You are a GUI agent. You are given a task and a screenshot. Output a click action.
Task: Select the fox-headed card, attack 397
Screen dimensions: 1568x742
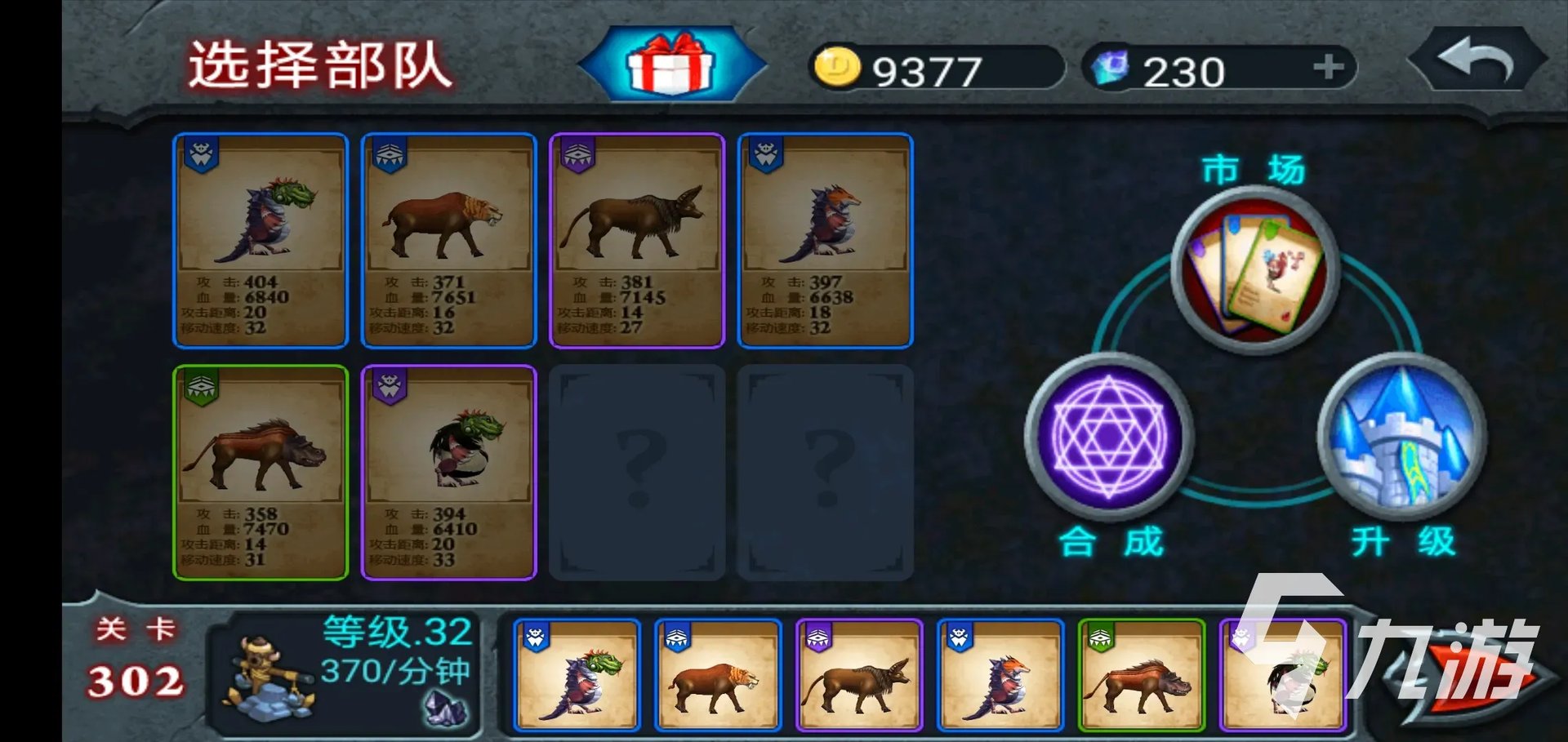pos(825,240)
